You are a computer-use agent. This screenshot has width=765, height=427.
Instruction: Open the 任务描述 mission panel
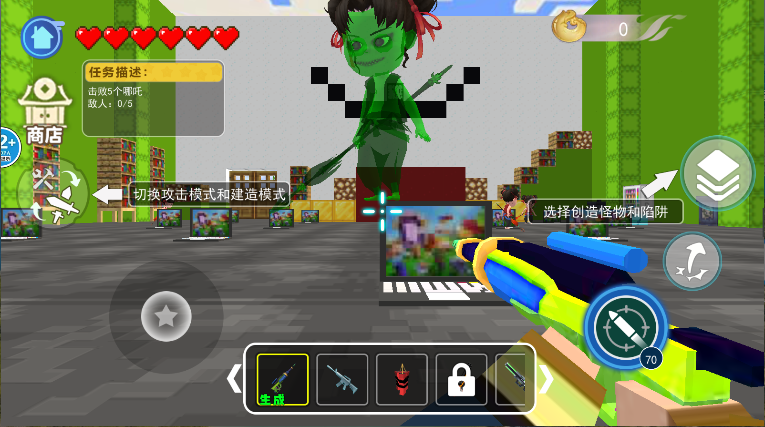coord(153,98)
